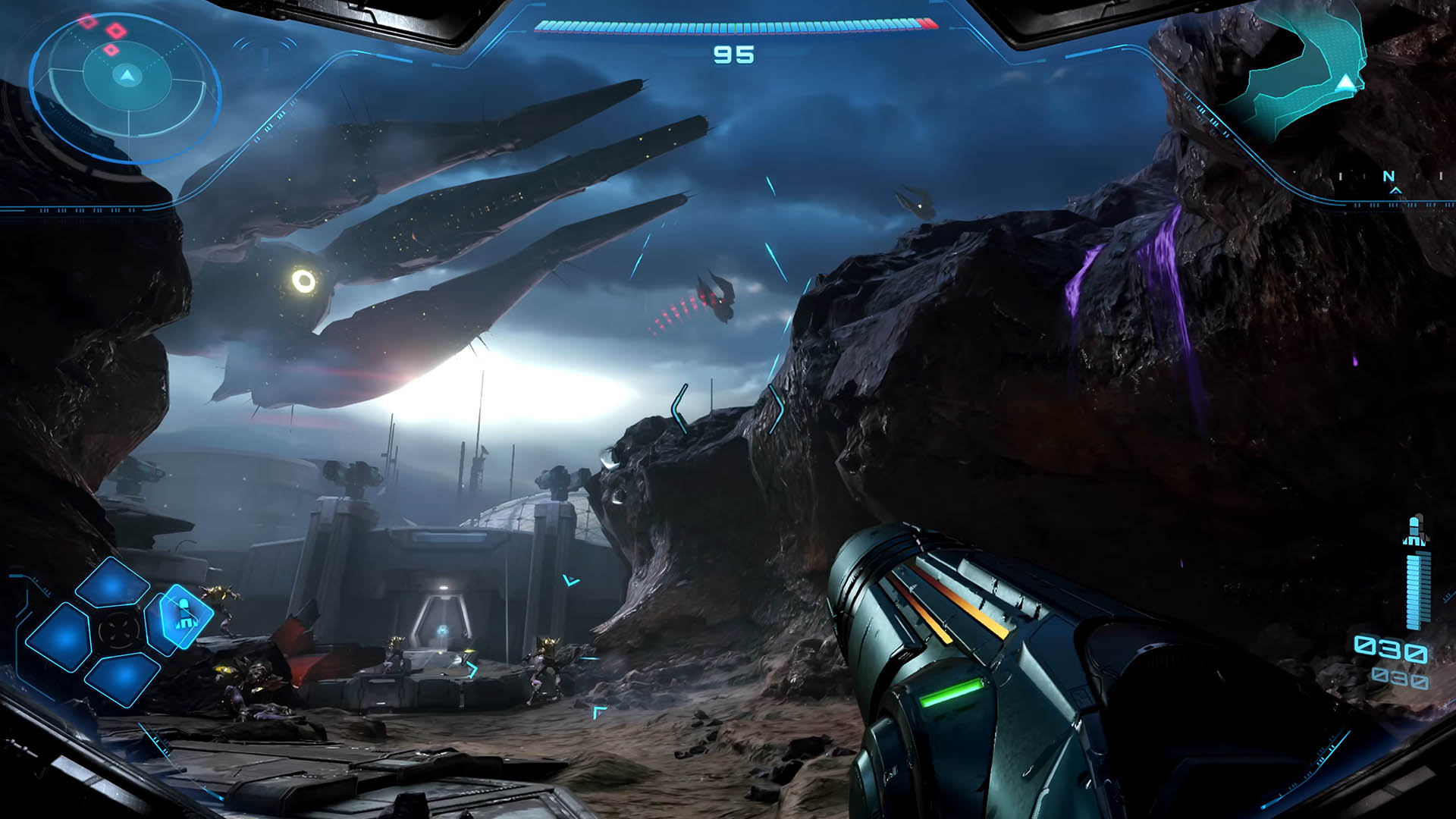Click the crosshair hub of the ability wheel
1456x819 pixels.
[x=118, y=629]
